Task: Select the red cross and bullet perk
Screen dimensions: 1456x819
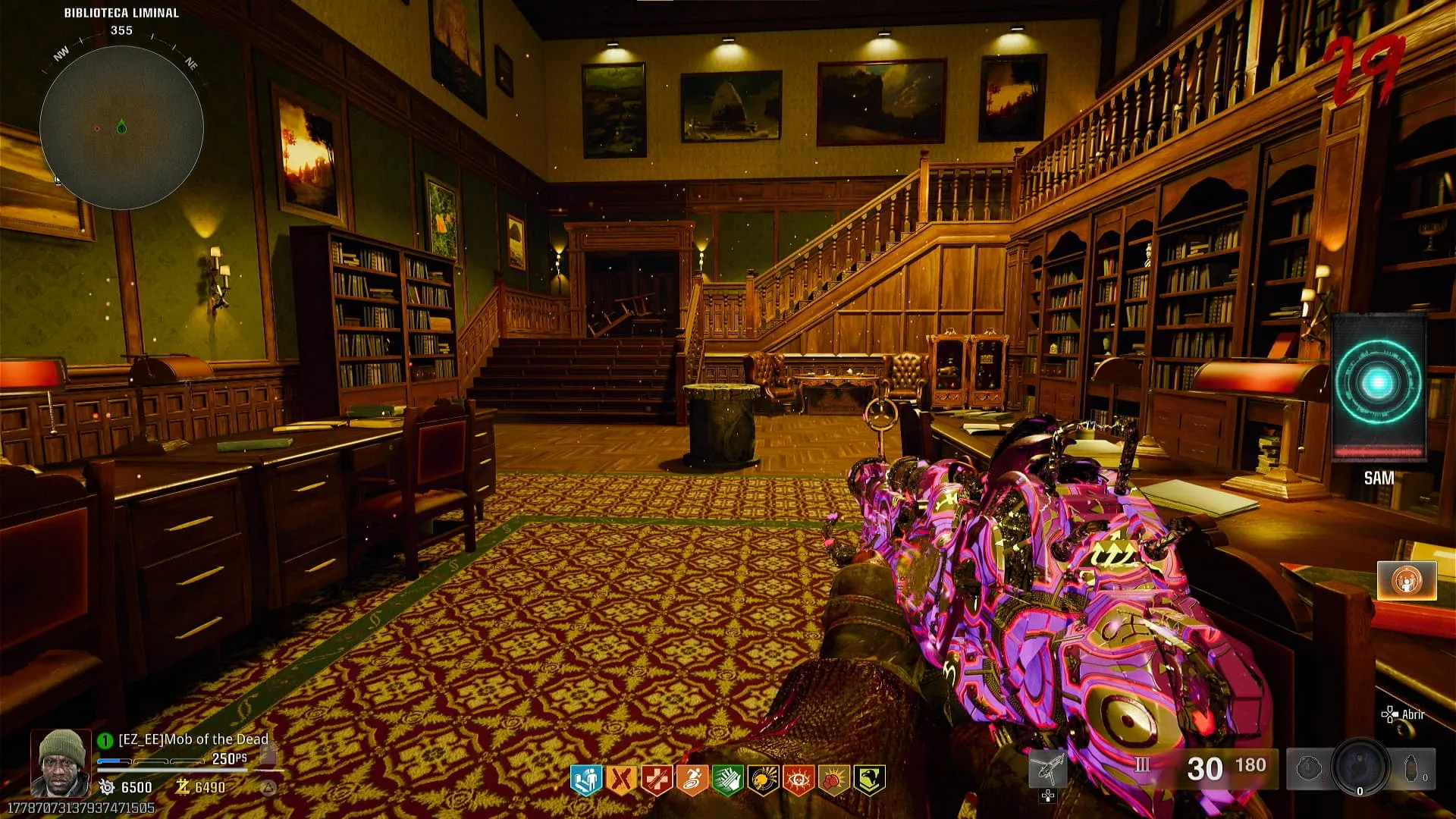Action: (x=657, y=780)
